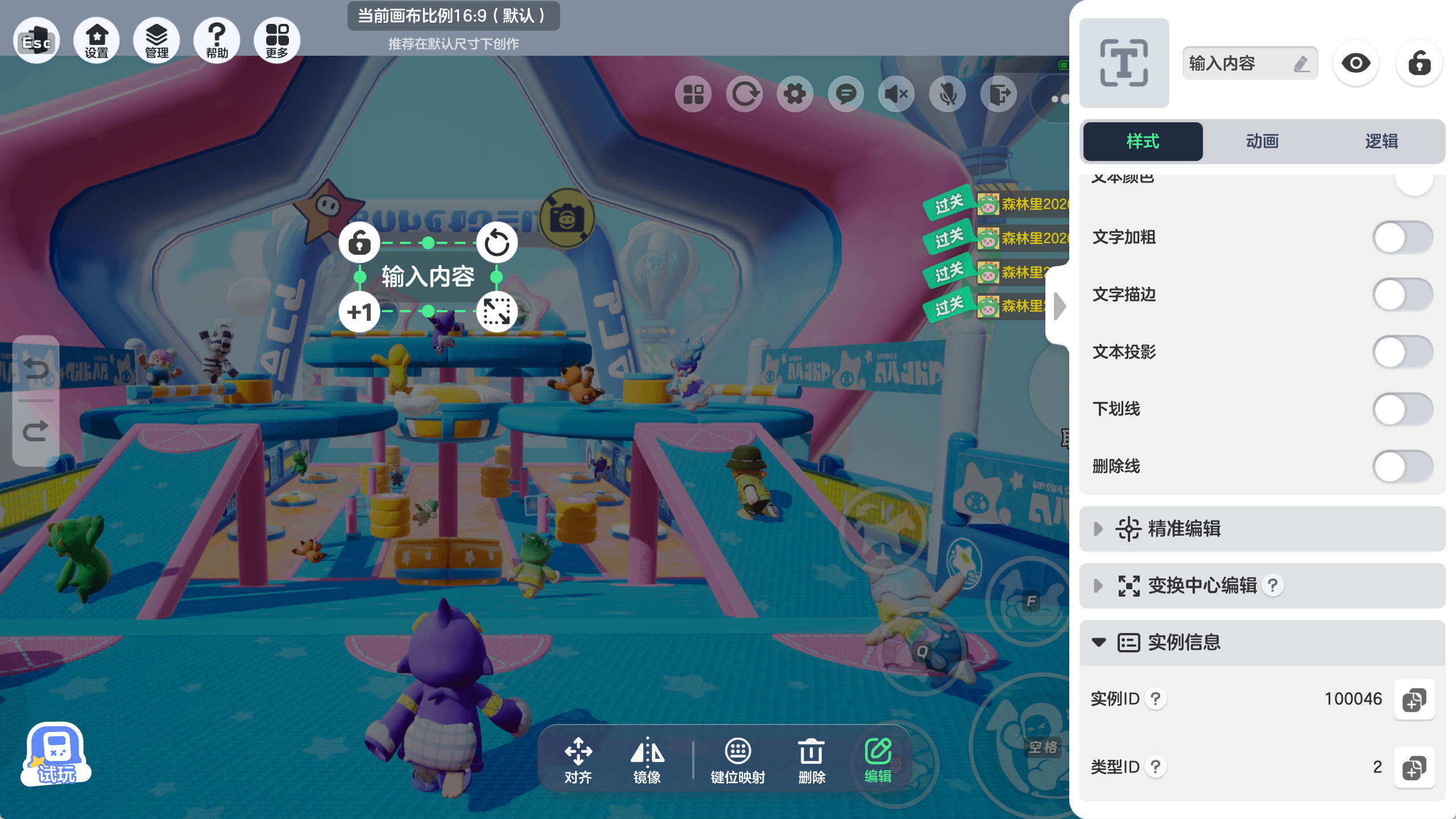1456x819 pixels.
Task: Click the Esc exit button
Action: coord(36,41)
